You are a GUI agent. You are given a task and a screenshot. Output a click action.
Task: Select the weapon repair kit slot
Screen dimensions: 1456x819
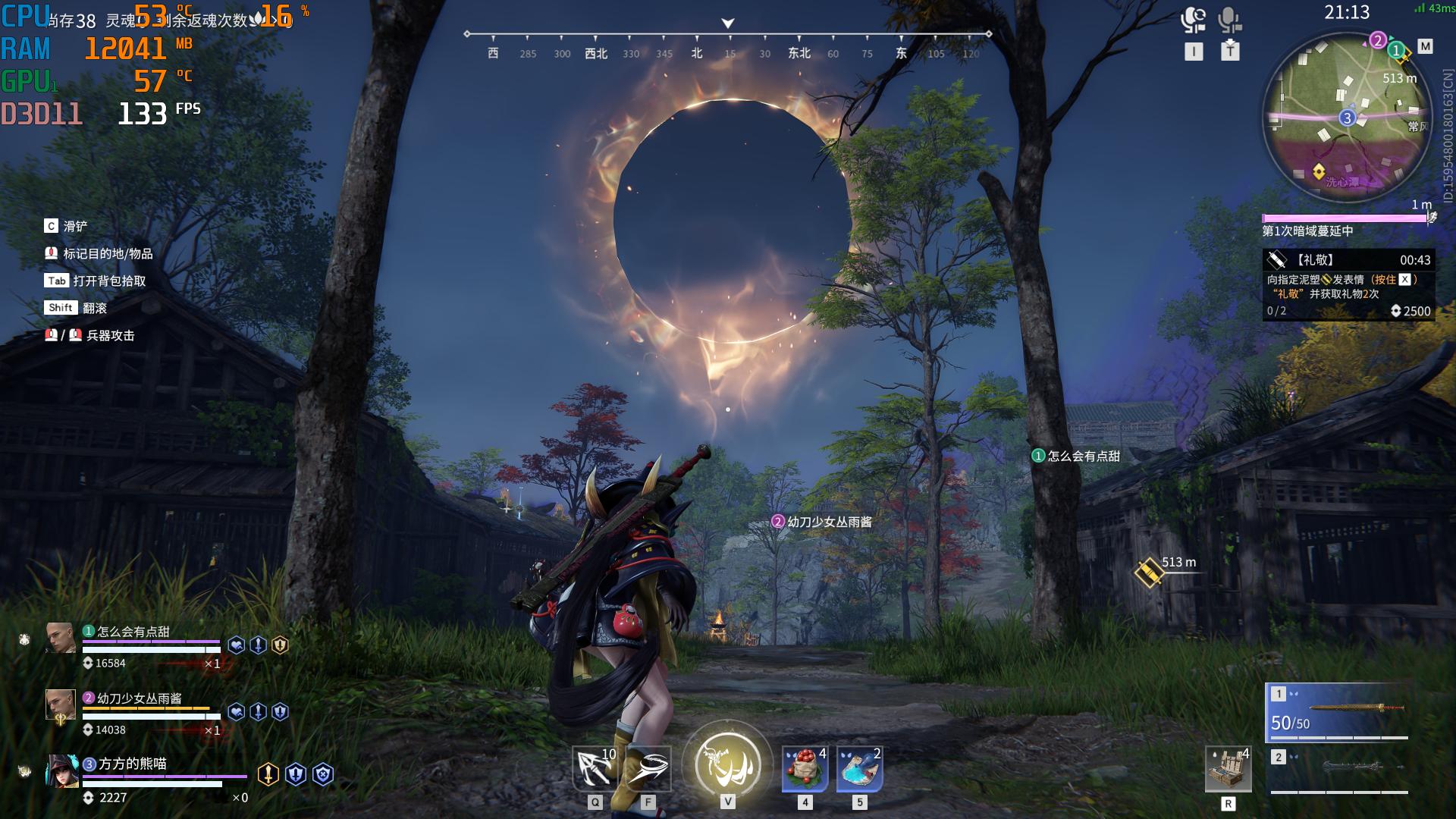pos(1228,769)
